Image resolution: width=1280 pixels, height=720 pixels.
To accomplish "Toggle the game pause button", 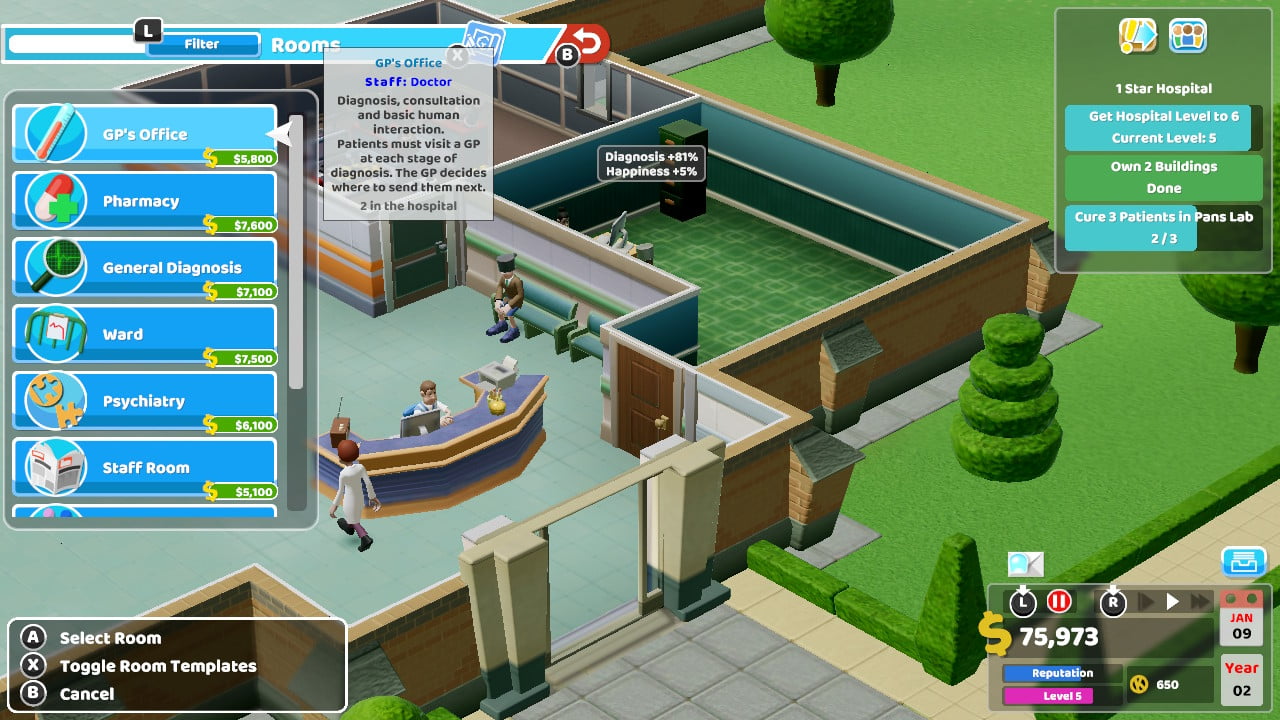I will pos(1059,602).
